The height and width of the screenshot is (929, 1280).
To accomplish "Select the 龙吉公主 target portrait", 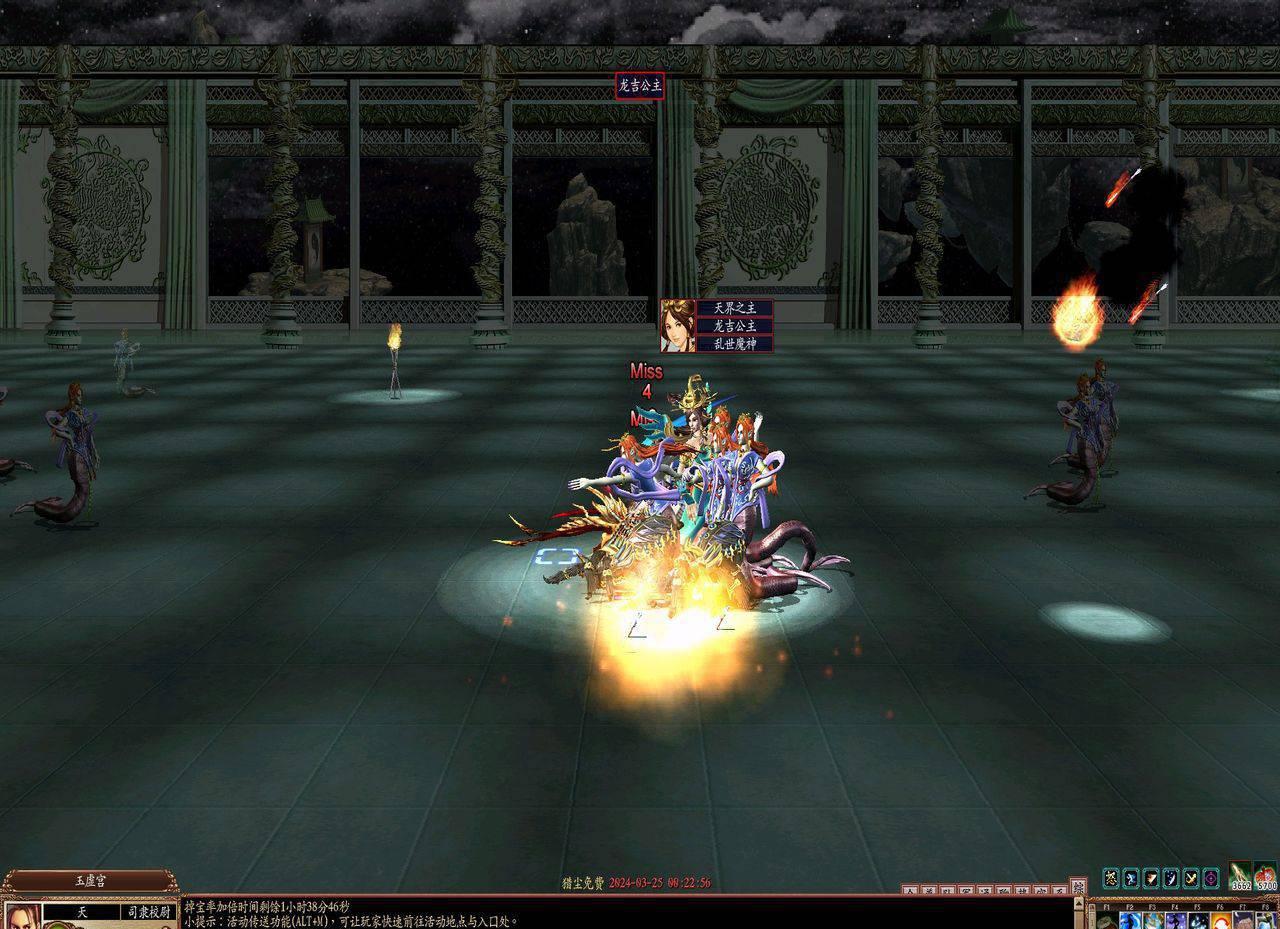I will [x=677, y=325].
